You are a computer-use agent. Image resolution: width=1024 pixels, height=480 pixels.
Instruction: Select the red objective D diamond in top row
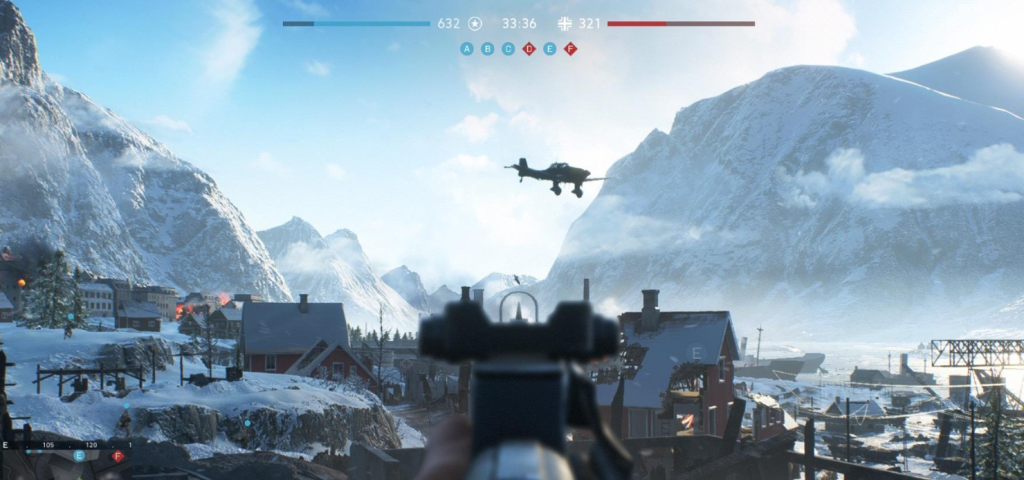point(529,48)
